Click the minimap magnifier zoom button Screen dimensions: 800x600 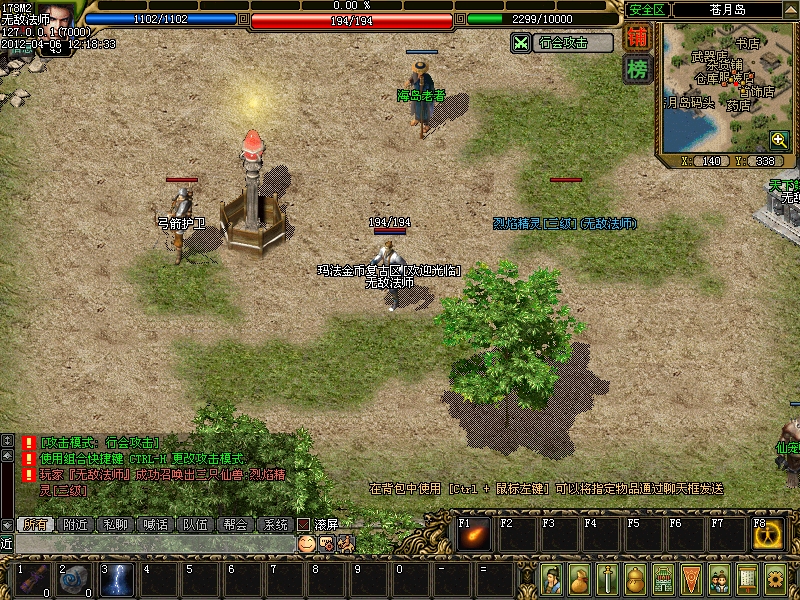coord(779,141)
